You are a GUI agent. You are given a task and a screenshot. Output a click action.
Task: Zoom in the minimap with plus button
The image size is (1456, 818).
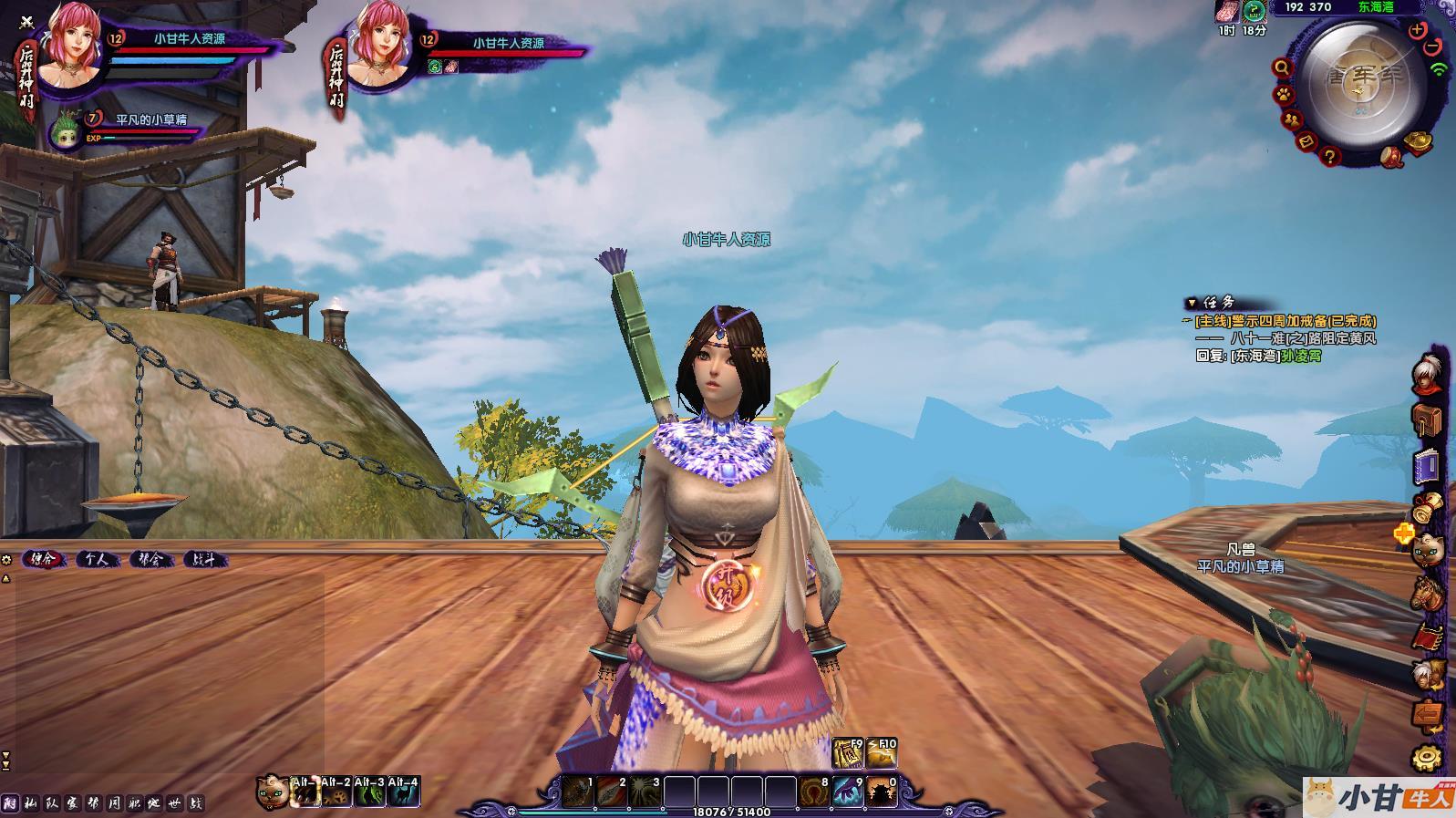[1417, 30]
